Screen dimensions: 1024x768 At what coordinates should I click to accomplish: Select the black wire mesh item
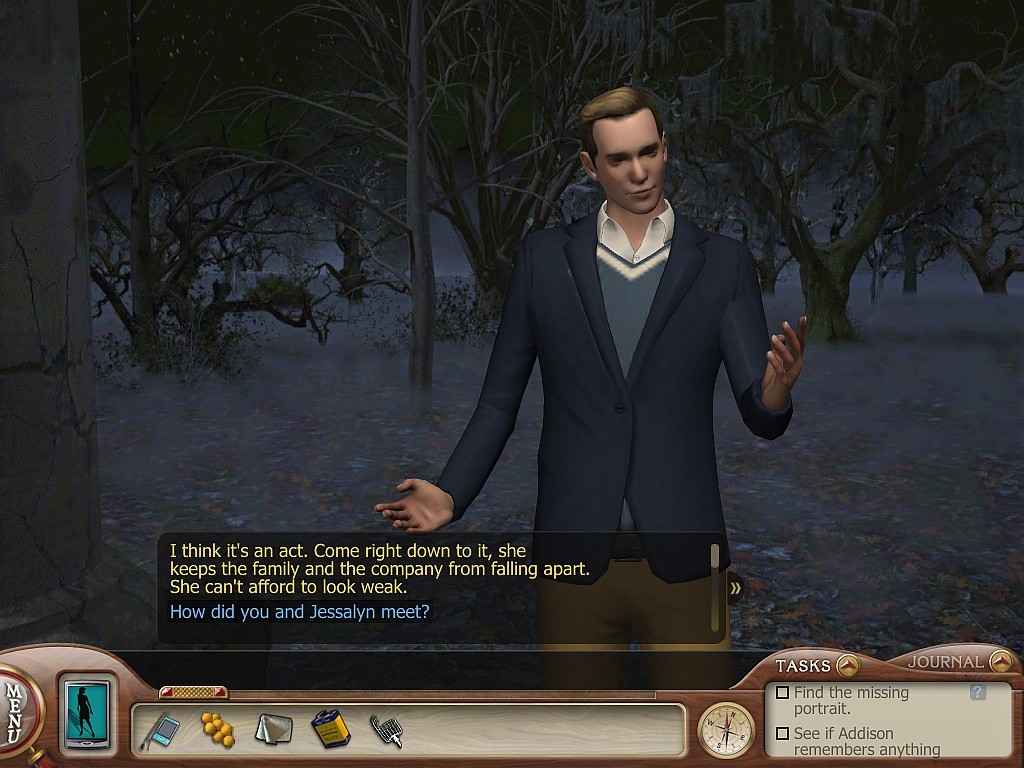386,731
